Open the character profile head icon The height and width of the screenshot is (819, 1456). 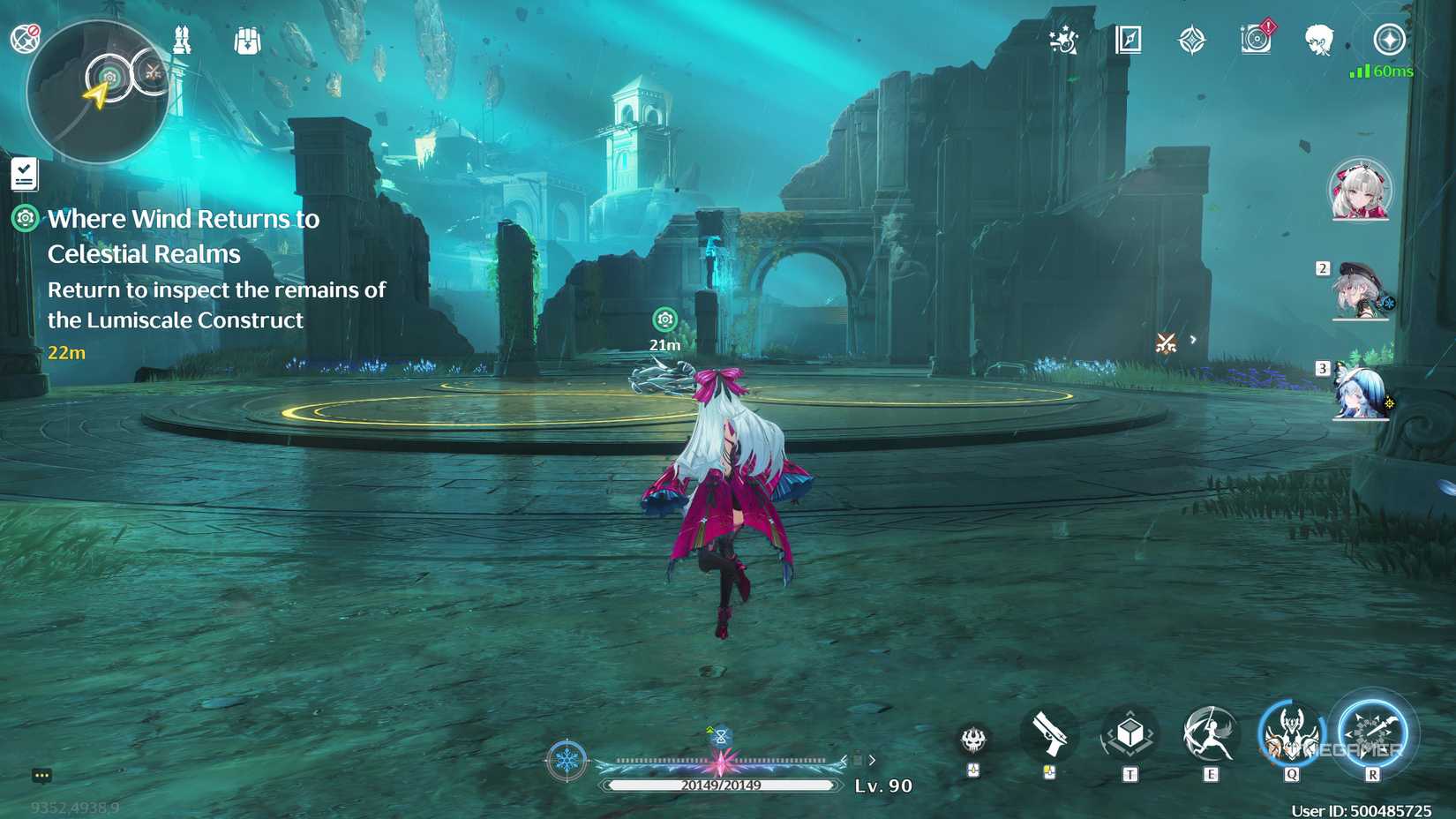pyautogui.click(x=1318, y=39)
